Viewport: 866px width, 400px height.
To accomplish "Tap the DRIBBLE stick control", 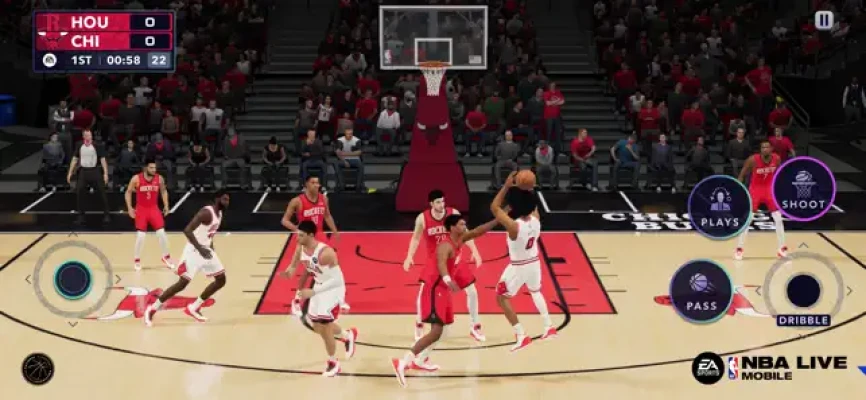I will pos(803,291).
